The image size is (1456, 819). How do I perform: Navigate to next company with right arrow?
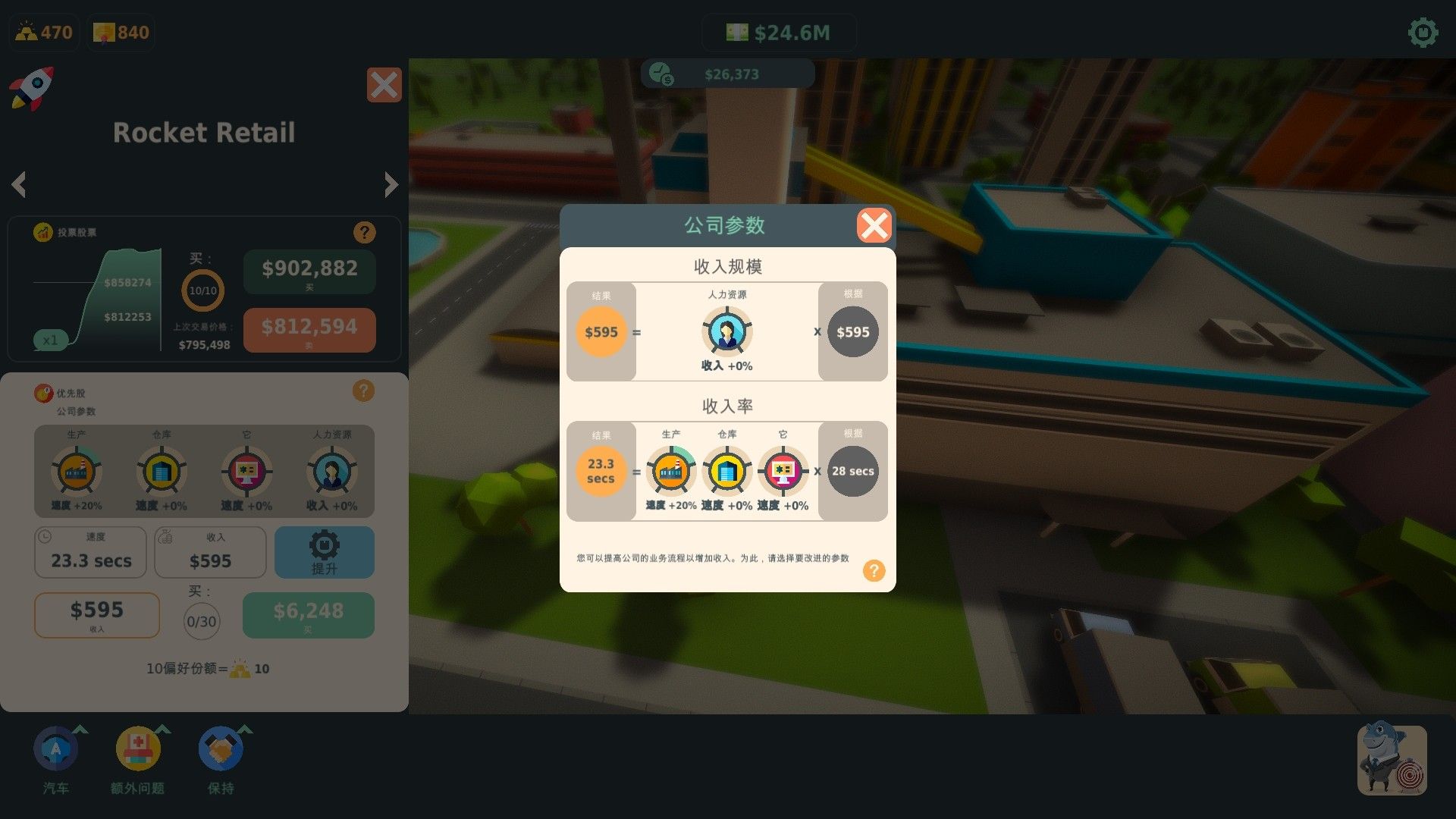(391, 184)
